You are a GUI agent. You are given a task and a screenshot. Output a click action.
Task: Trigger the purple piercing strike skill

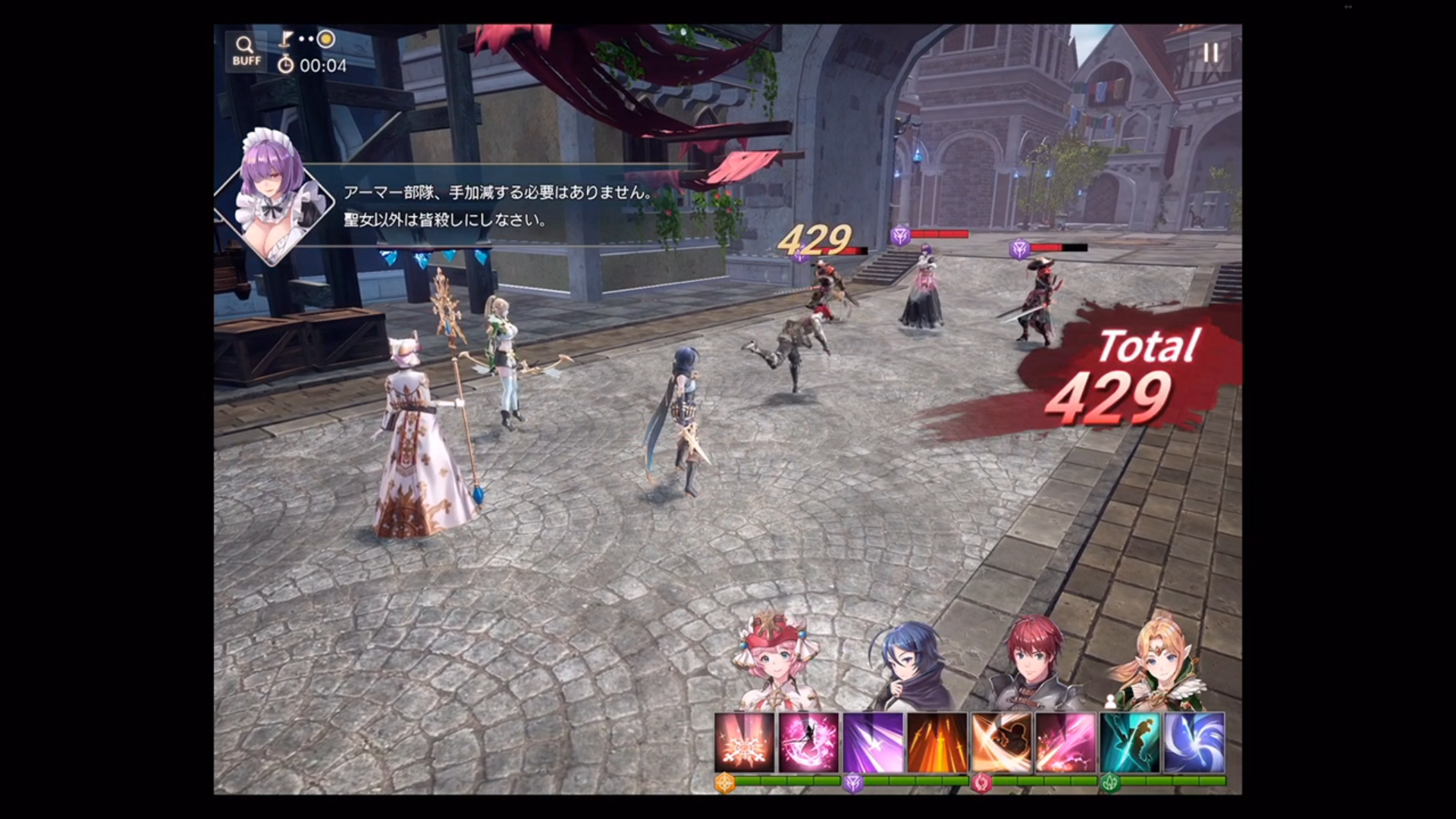tap(874, 742)
